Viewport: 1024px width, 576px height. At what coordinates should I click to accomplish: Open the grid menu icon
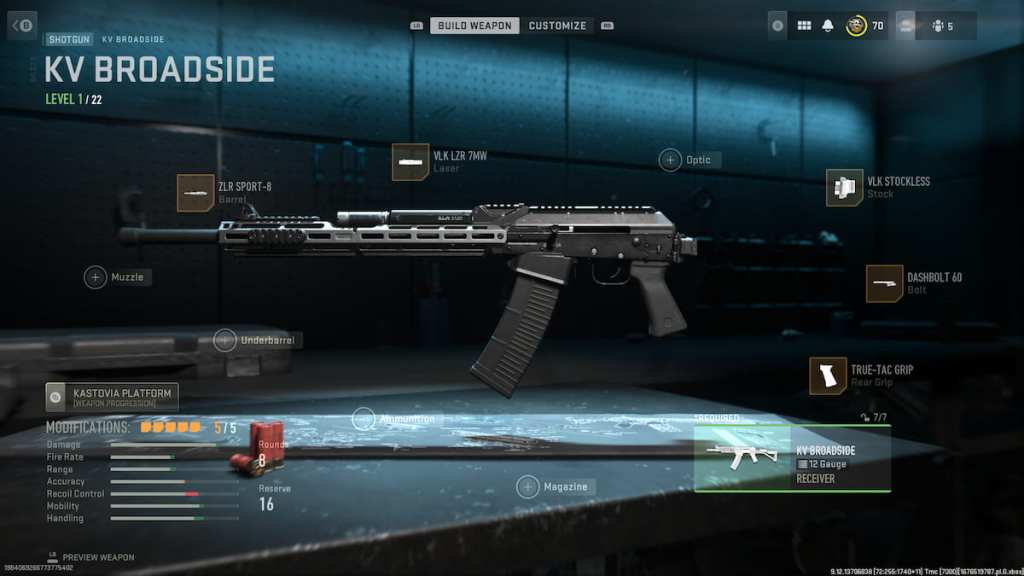coord(804,26)
